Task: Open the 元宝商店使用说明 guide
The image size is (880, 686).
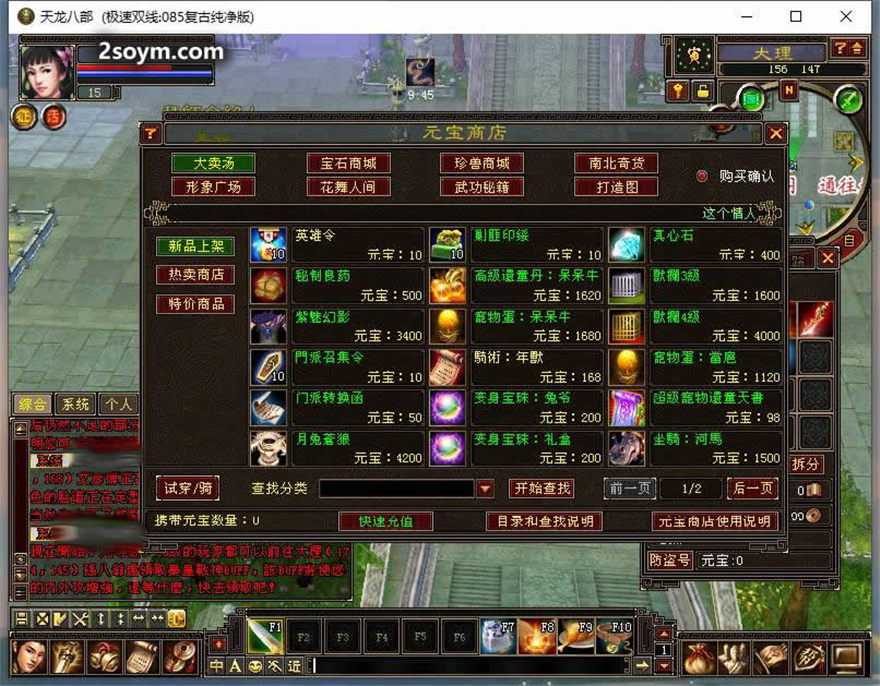Action: pyautogui.click(x=714, y=521)
